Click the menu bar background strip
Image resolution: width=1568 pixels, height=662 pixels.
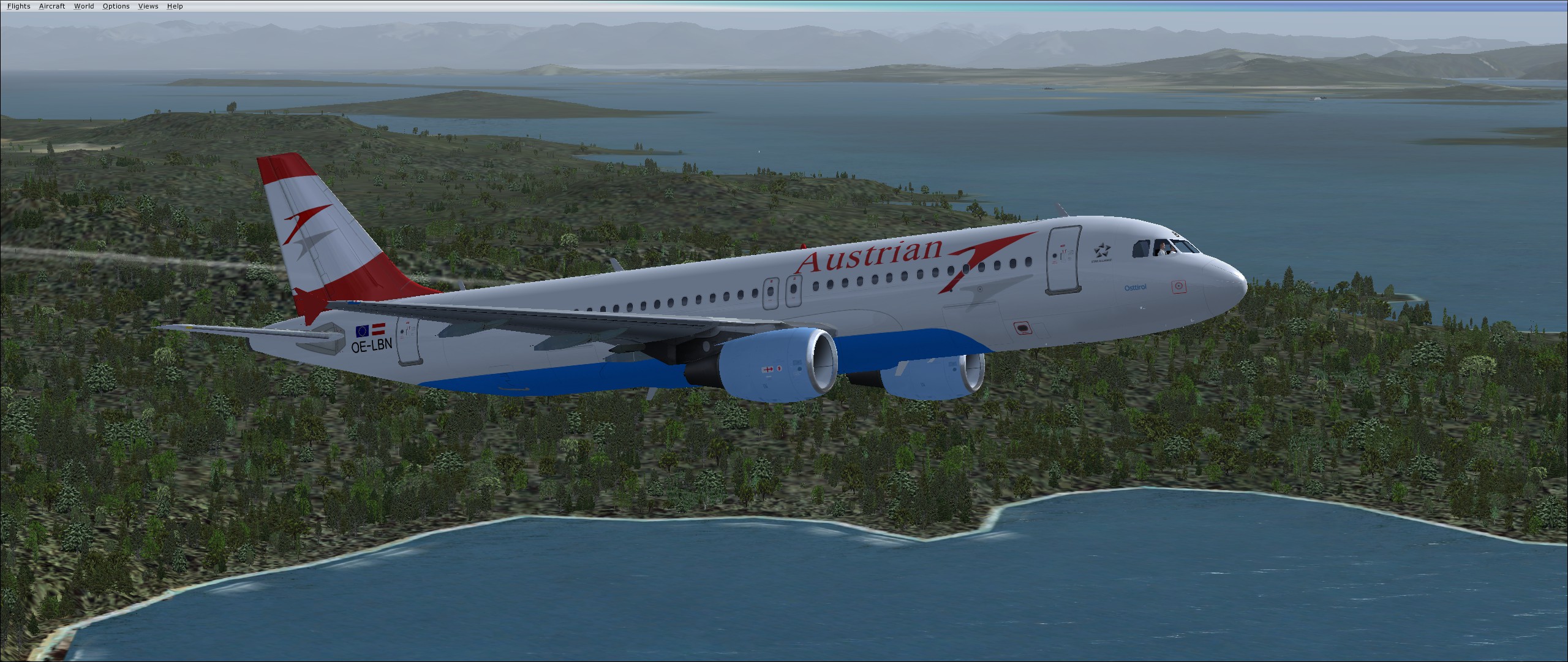490,6
